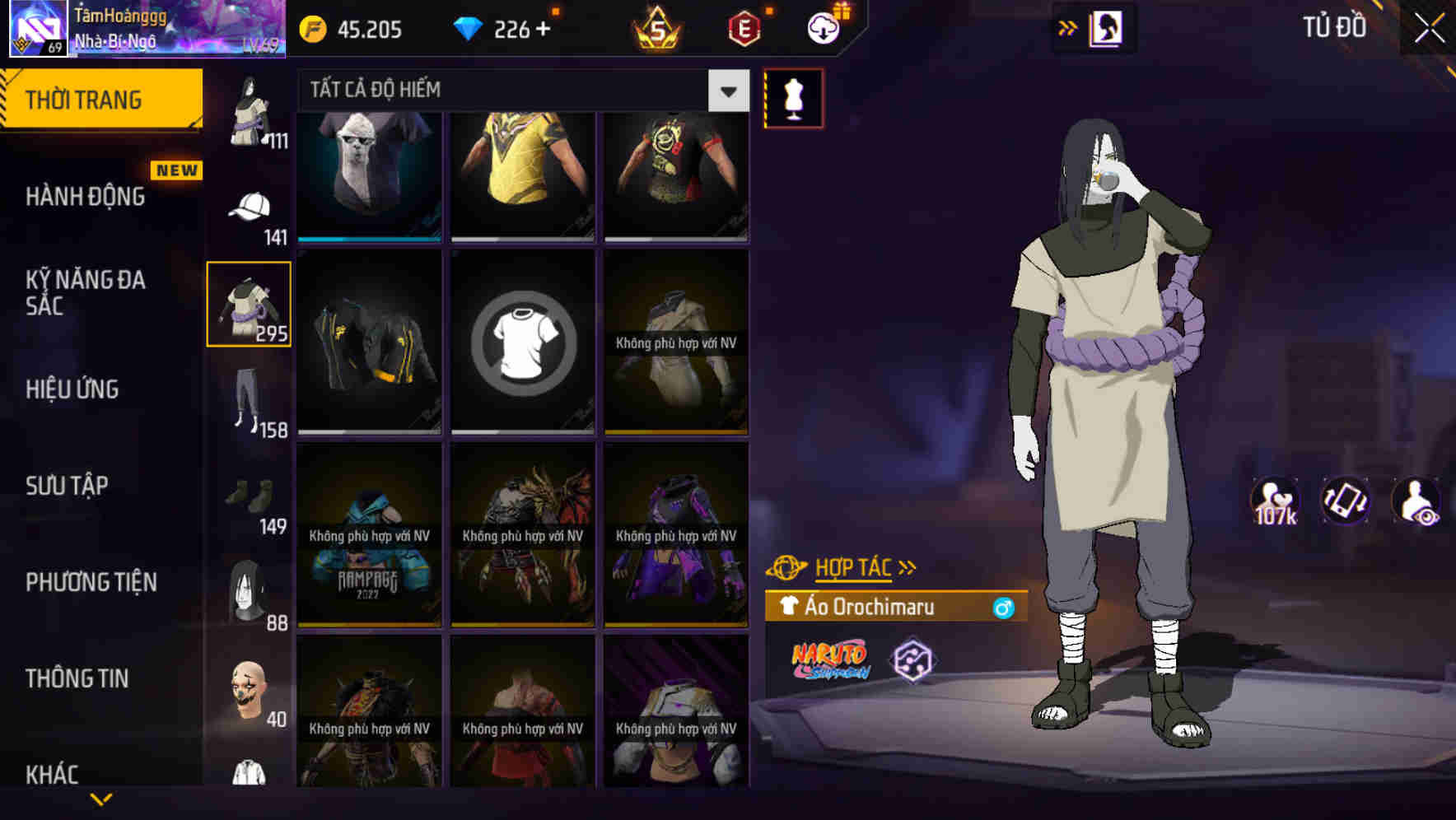Collapse the left menu with bottom arrow
The height and width of the screenshot is (820, 1456).
pos(101,799)
